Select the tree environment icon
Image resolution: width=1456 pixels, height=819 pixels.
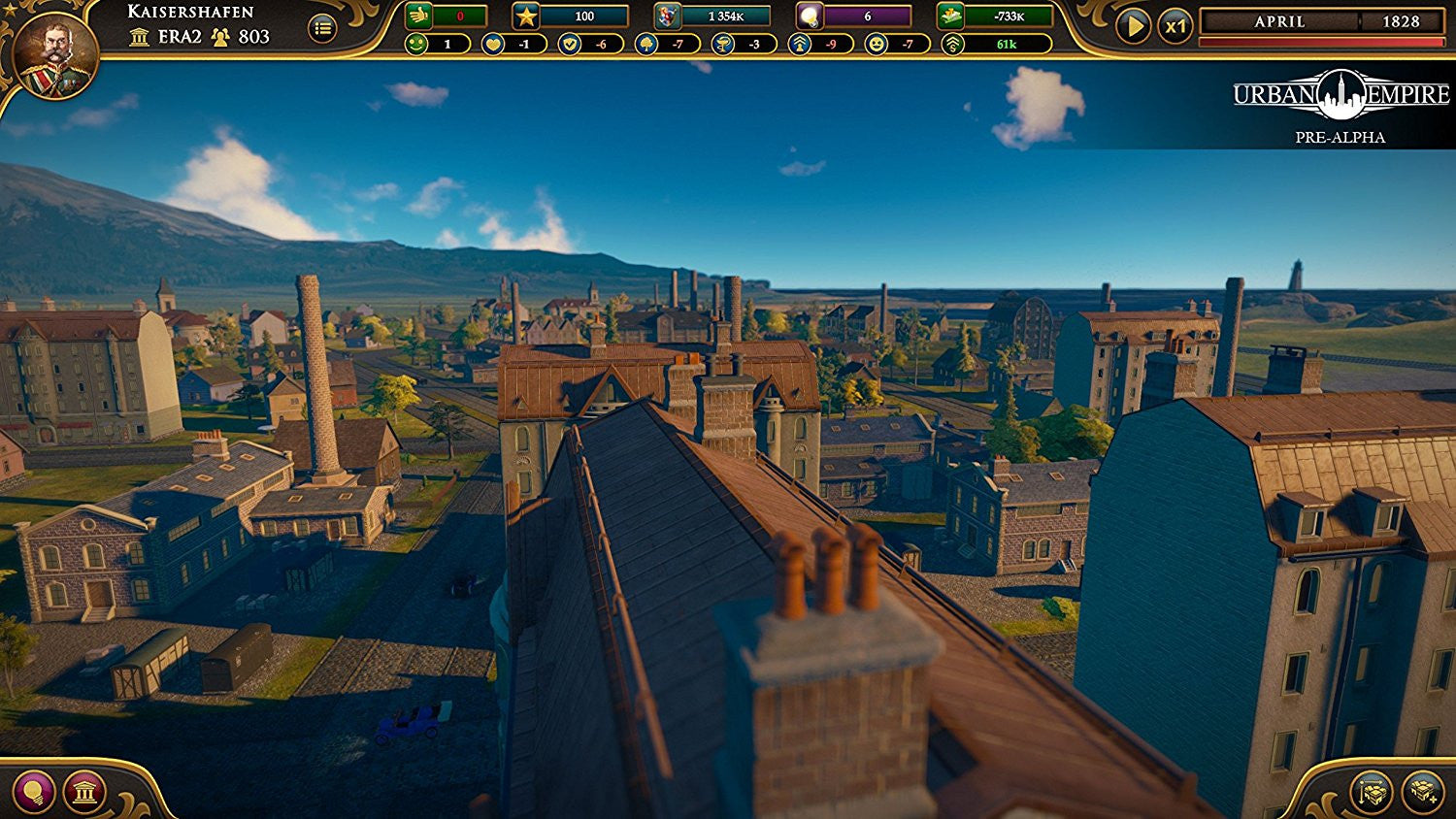(646, 45)
